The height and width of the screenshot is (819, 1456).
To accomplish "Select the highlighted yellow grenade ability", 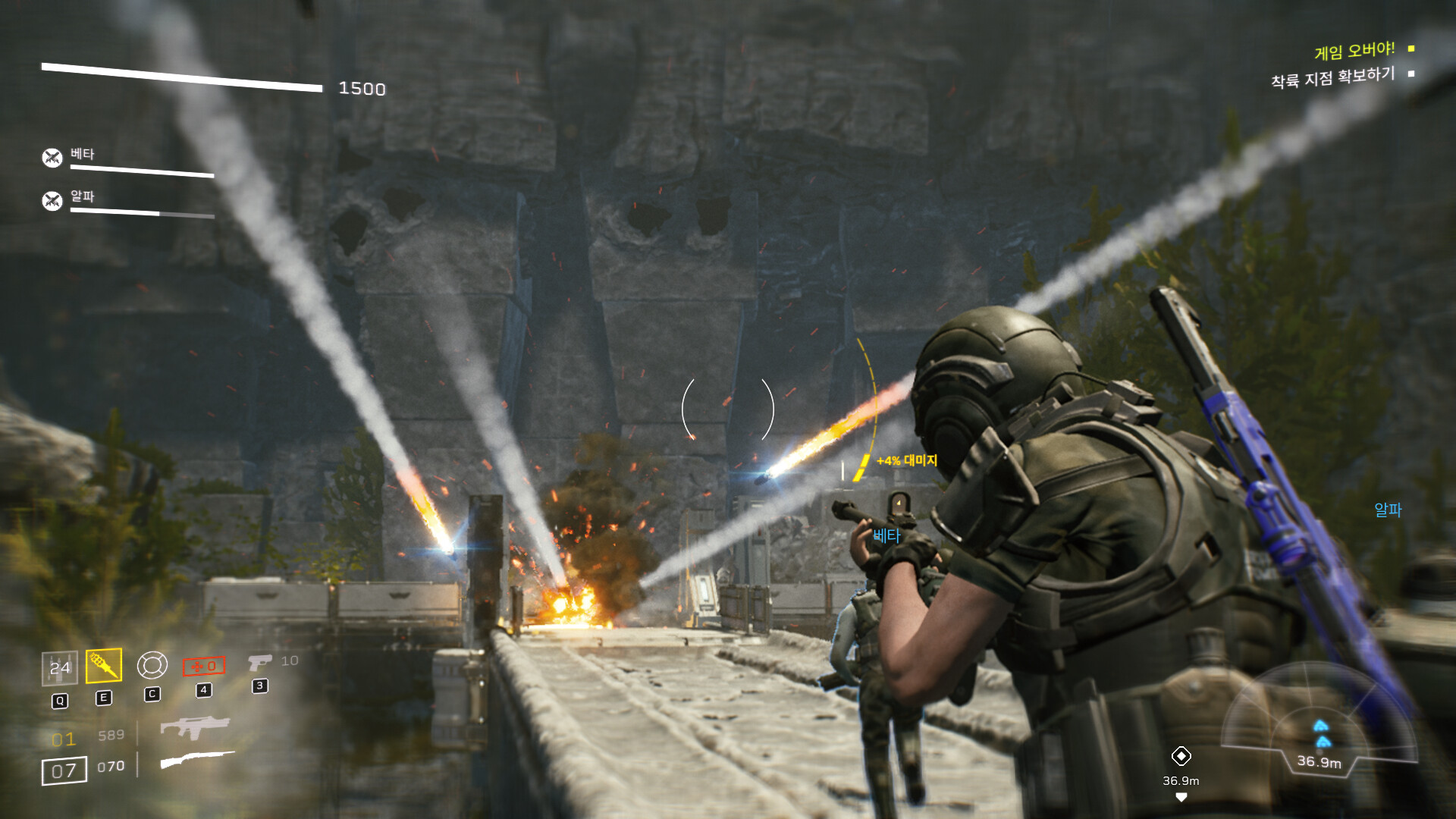I will 104,666.
